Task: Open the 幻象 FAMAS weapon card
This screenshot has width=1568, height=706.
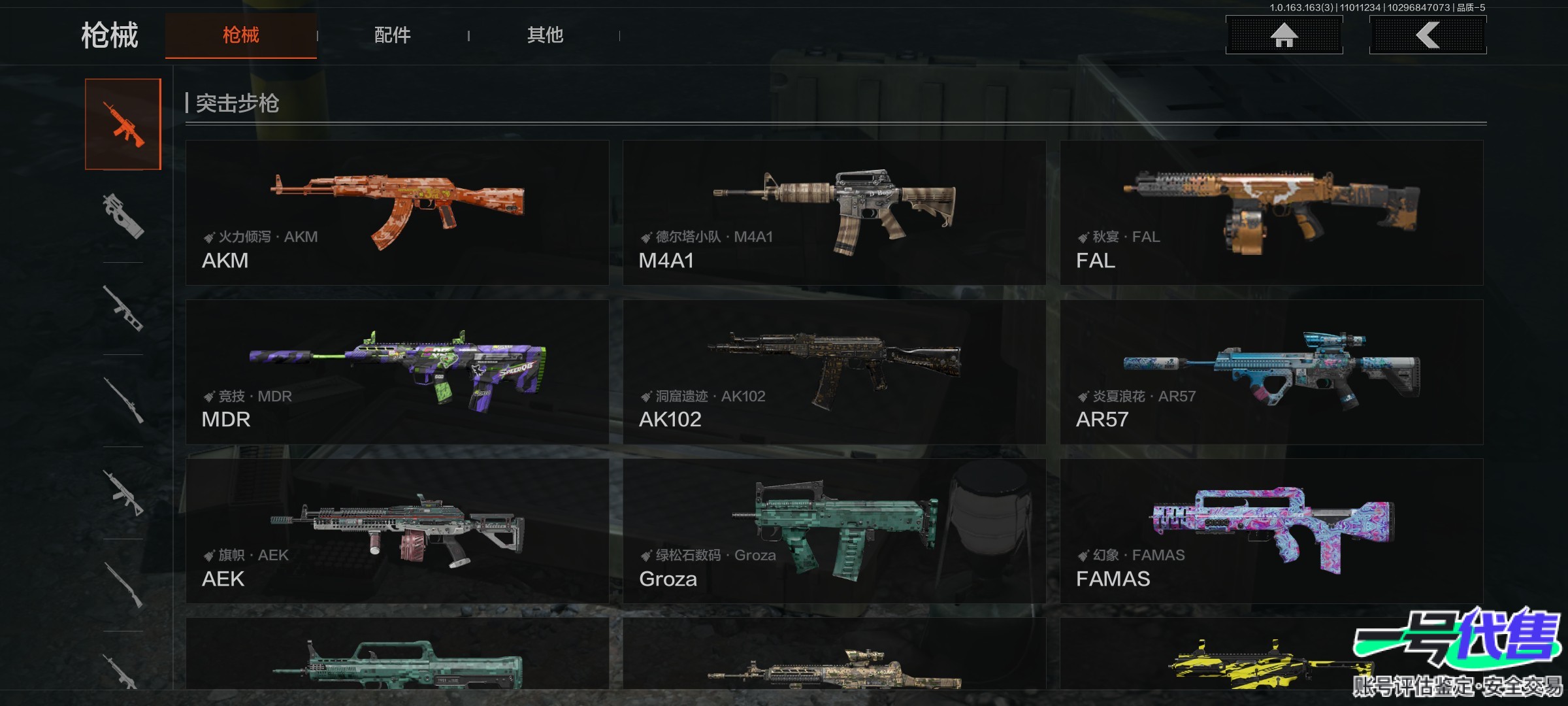Action: coord(1271,531)
